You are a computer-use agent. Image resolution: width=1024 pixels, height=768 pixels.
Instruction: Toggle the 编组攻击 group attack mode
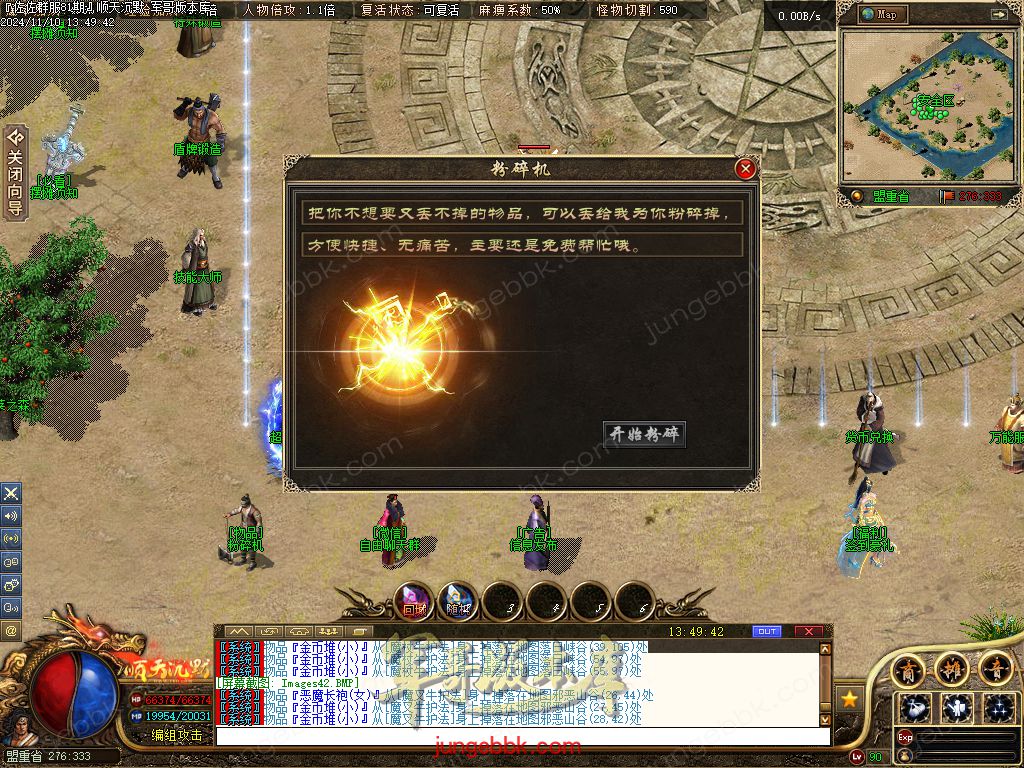(x=177, y=735)
